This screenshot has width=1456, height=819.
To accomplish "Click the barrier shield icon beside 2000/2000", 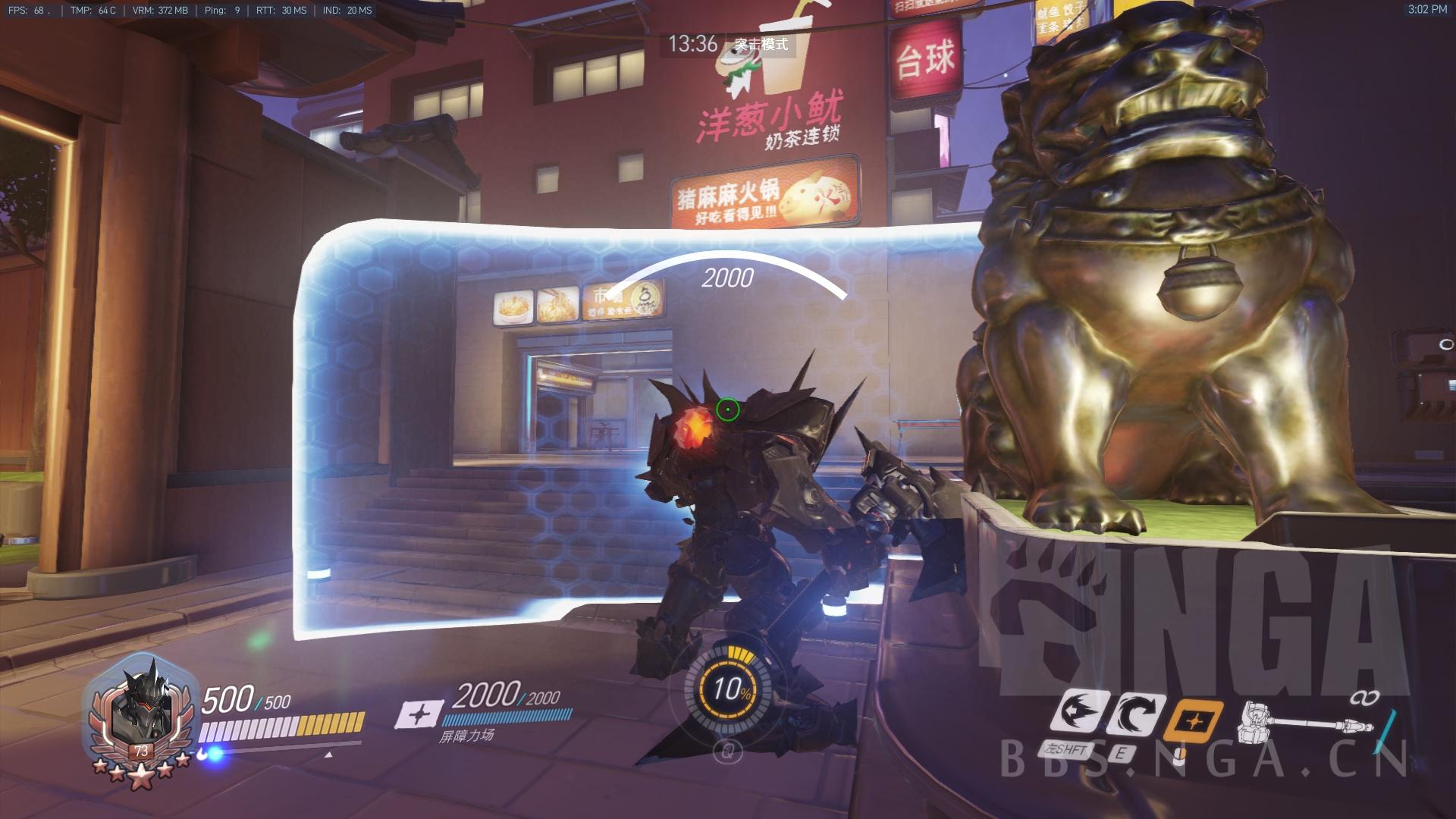I will coord(415,714).
